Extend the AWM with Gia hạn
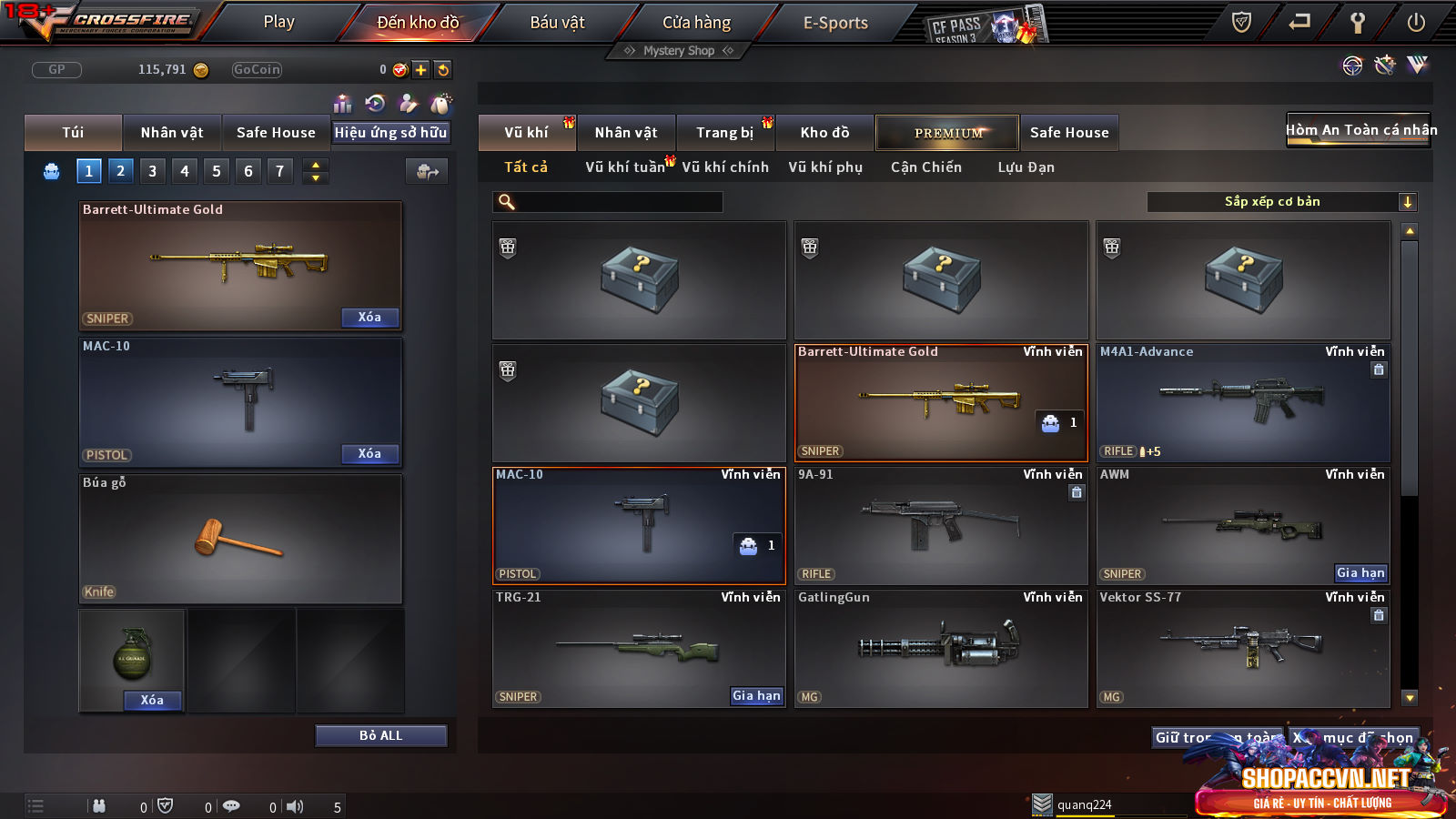 1360,572
